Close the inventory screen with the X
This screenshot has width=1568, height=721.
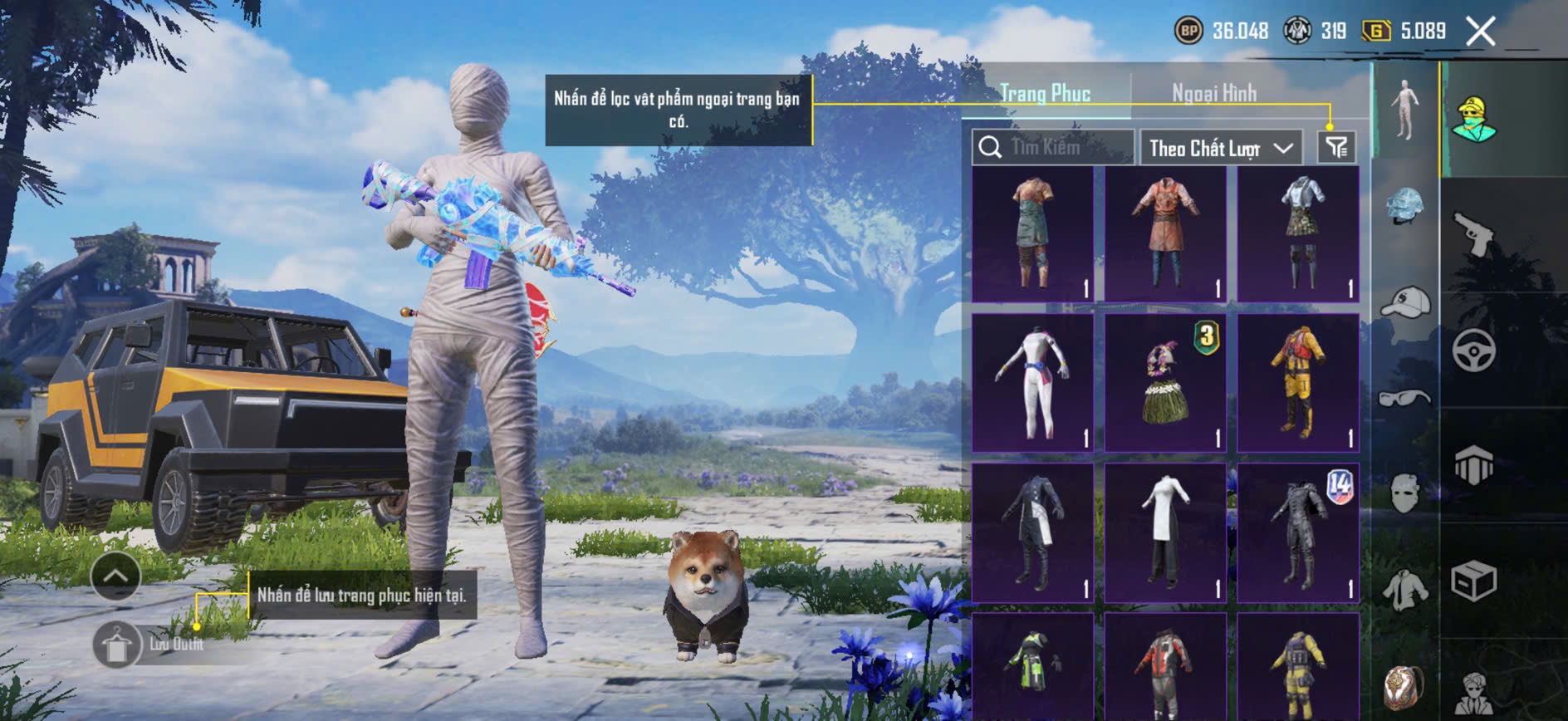click(1480, 32)
